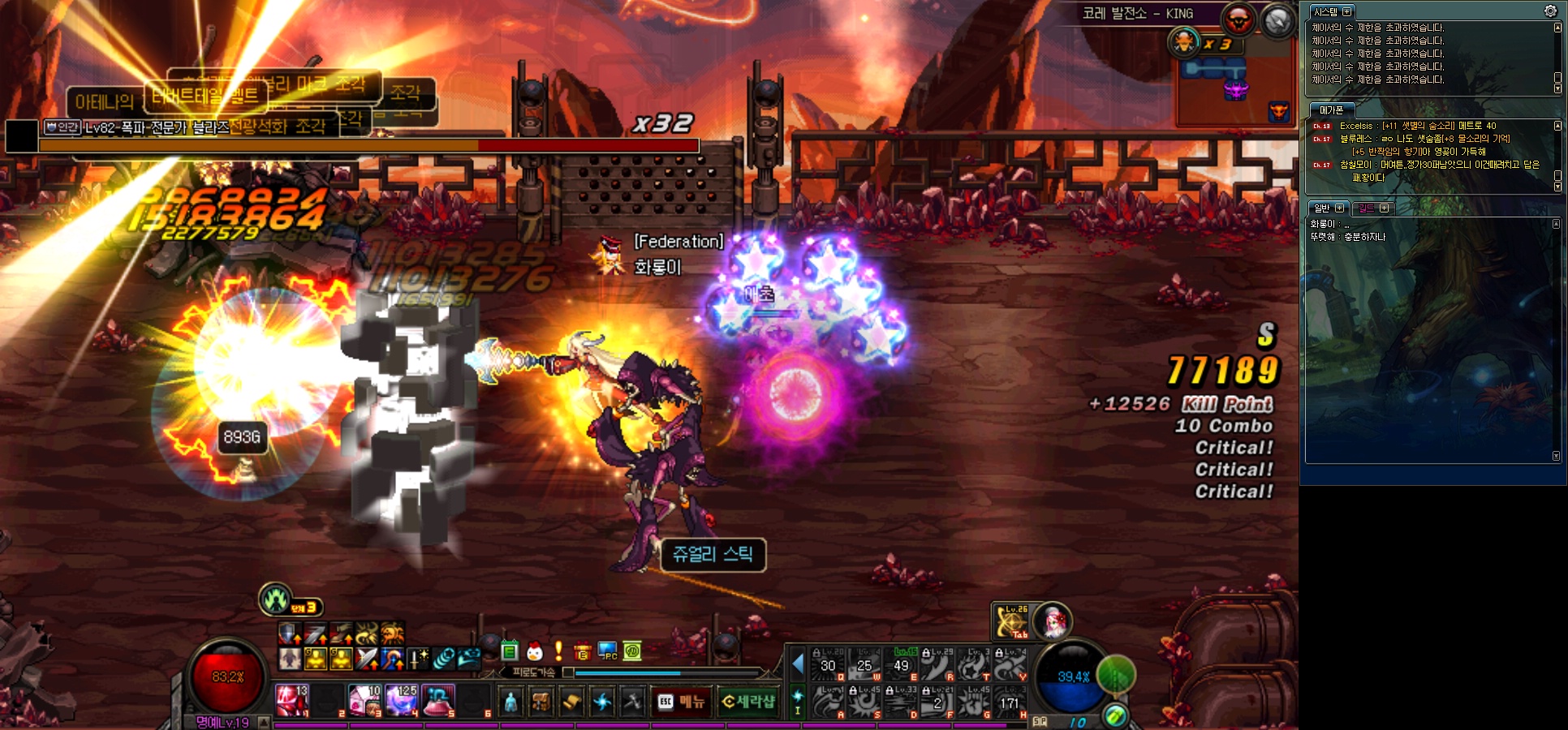Use the quick slot 1 red potion
The image size is (1568, 730).
(291, 700)
